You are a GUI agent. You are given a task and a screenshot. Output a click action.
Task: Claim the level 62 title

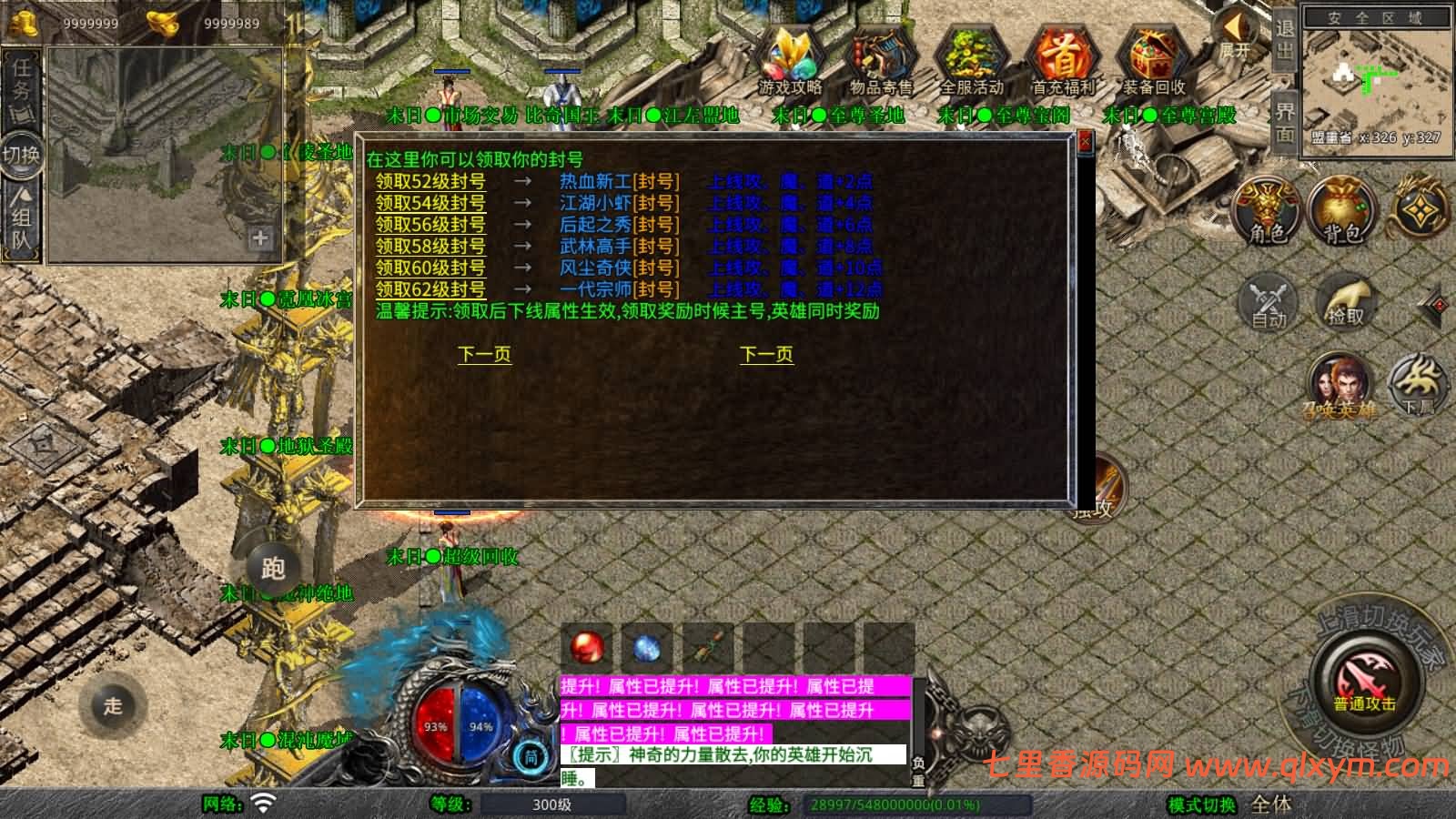coord(430,289)
